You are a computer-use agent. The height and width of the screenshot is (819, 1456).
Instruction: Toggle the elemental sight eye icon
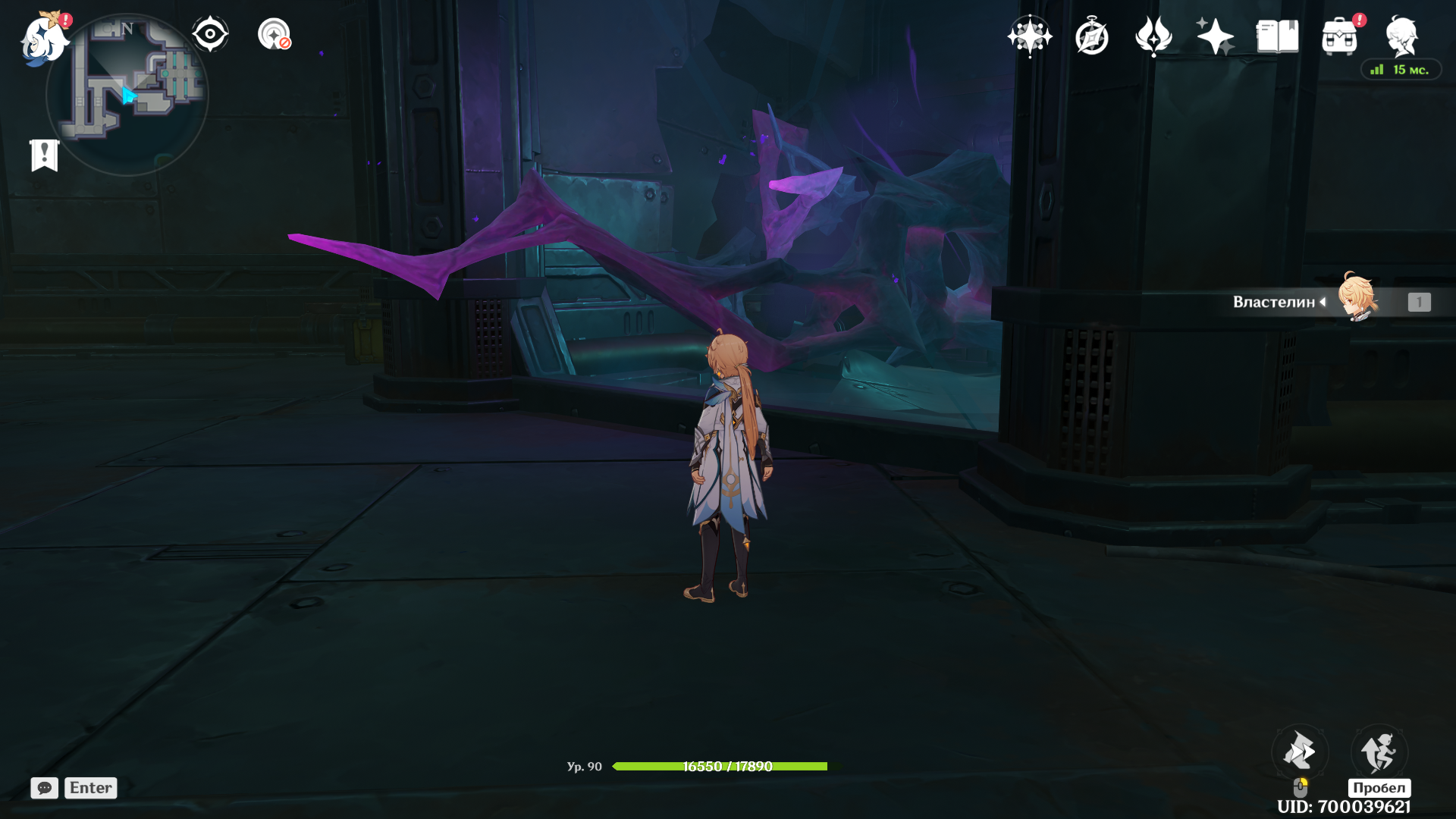click(210, 34)
